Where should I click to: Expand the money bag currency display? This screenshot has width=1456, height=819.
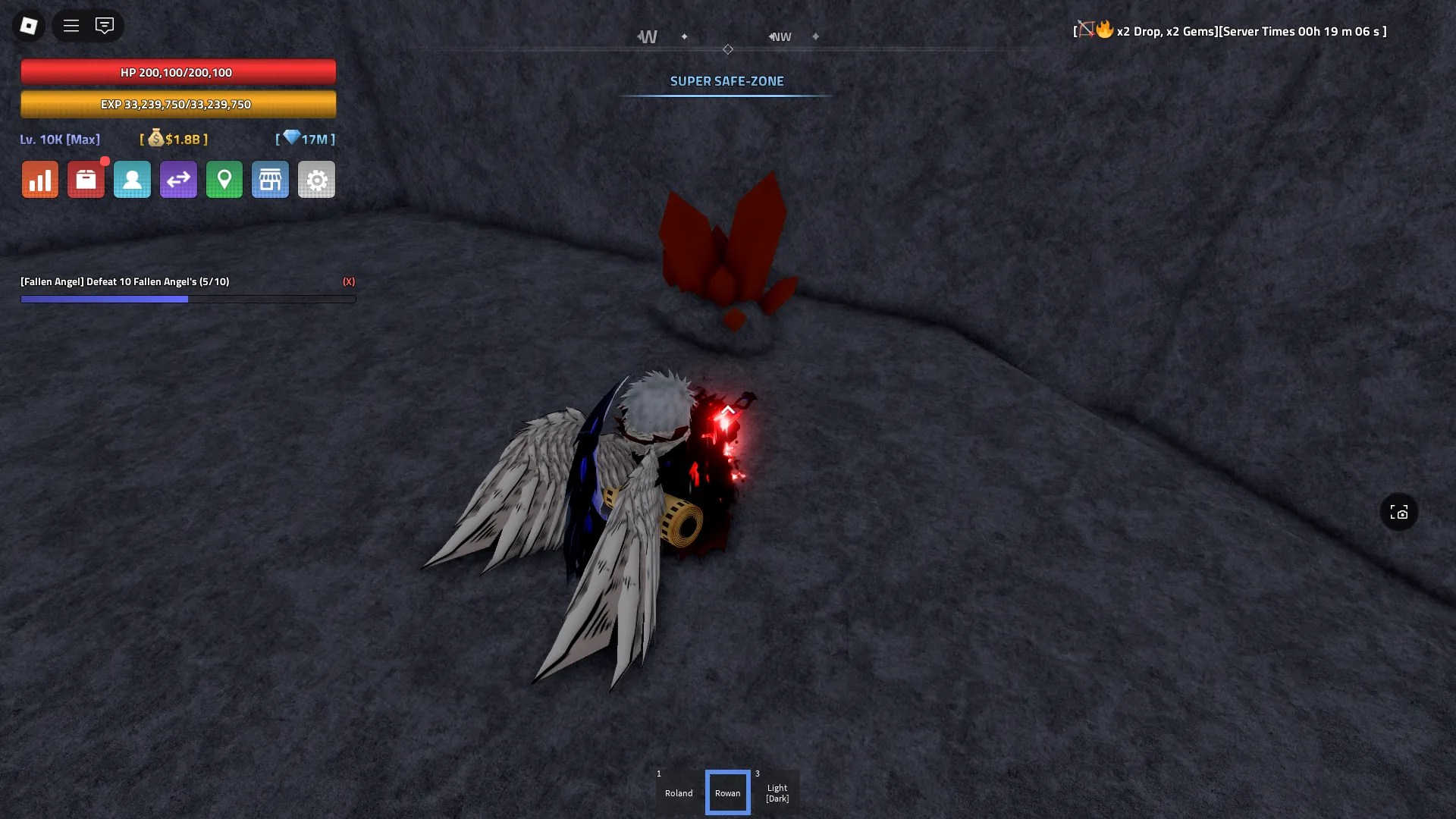173,140
